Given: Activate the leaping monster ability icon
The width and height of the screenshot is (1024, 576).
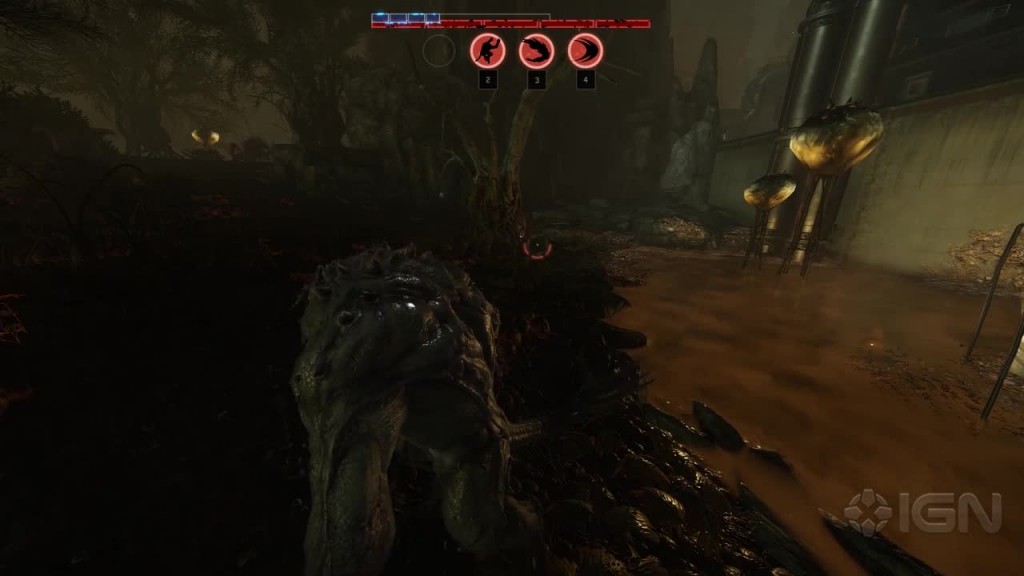Looking at the screenshot, I should point(488,51).
